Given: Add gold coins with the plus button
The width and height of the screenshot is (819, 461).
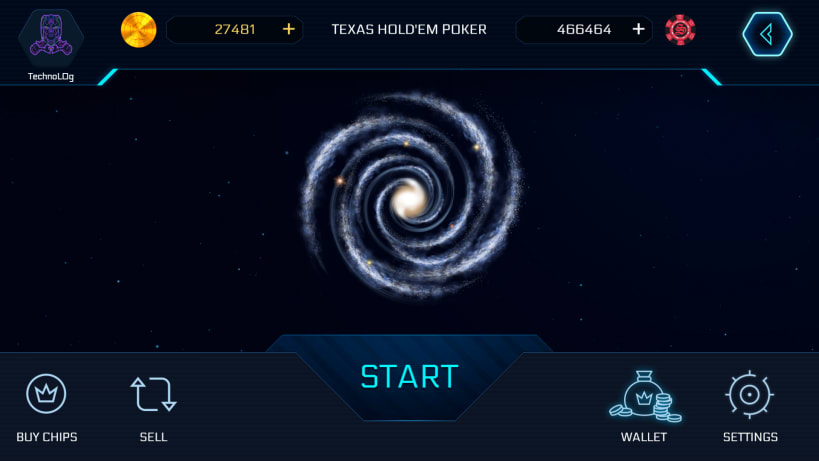Looking at the screenshot, I should point(289,29).
